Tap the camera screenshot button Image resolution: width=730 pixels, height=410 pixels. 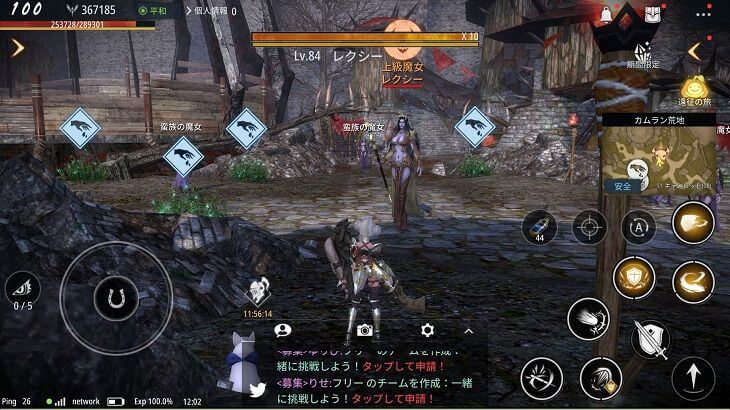pos(364,330)
